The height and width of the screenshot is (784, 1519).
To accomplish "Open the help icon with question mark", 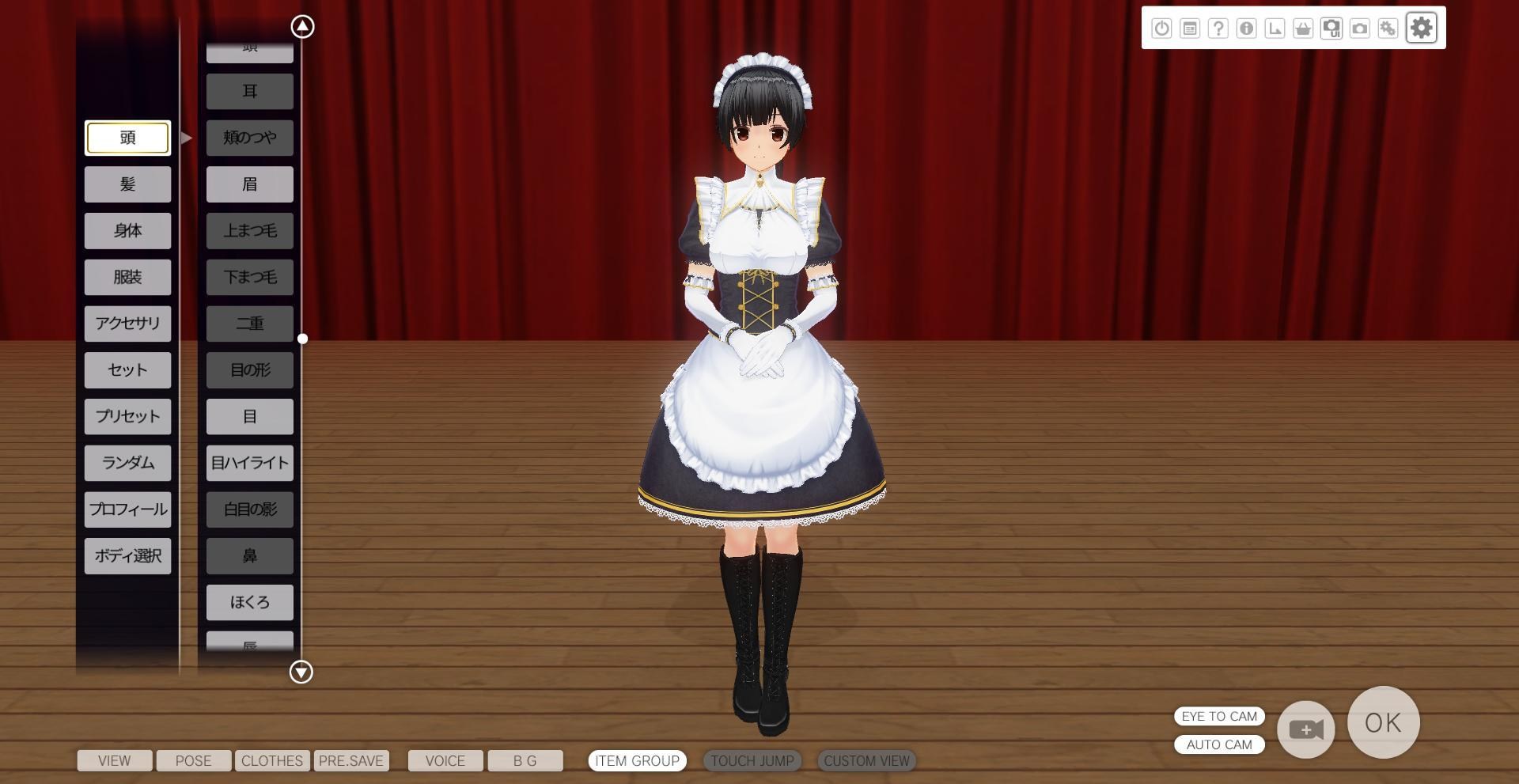I will [1219, 28].
